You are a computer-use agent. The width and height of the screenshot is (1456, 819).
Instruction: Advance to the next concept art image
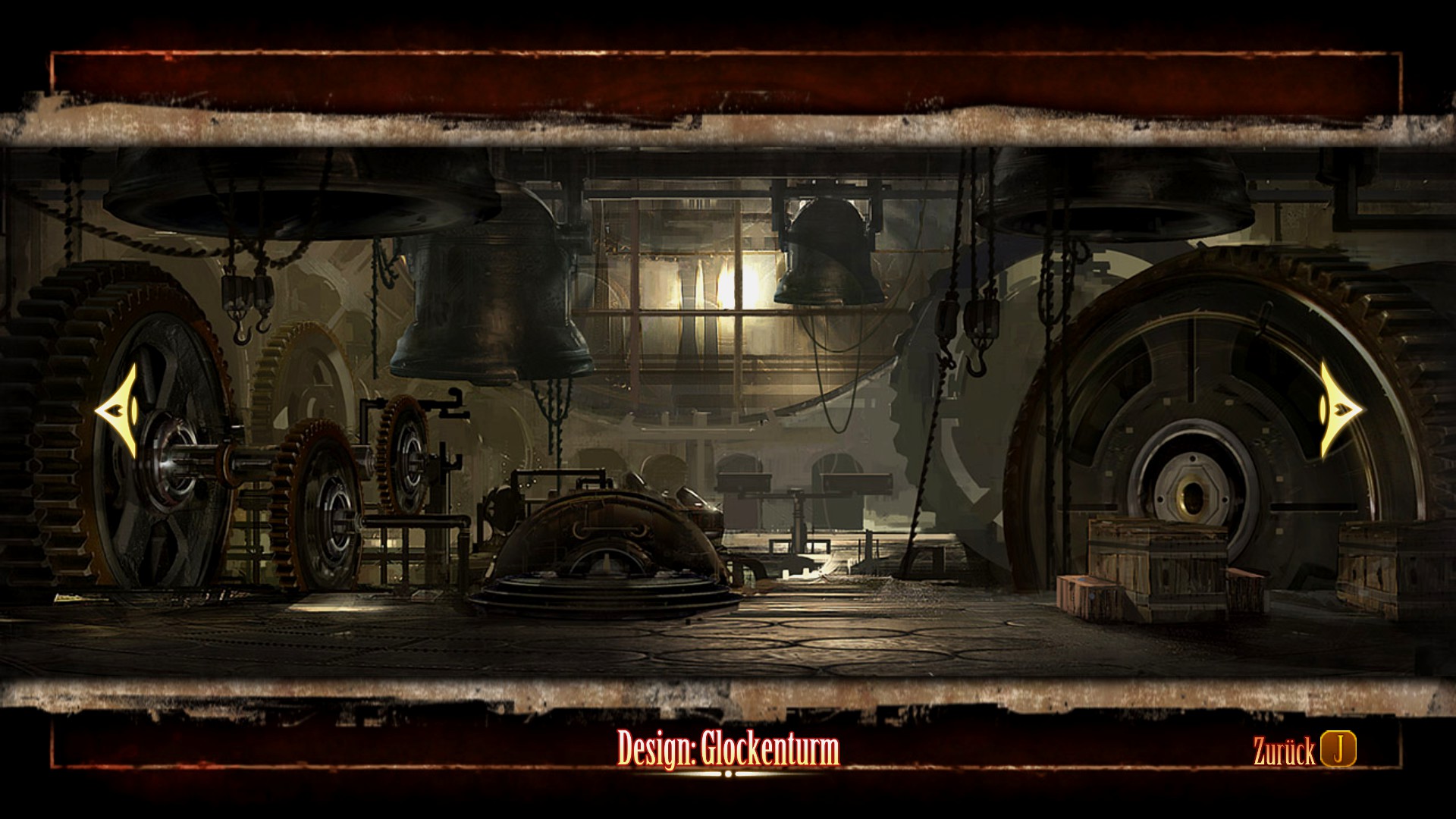(1340, 410)
